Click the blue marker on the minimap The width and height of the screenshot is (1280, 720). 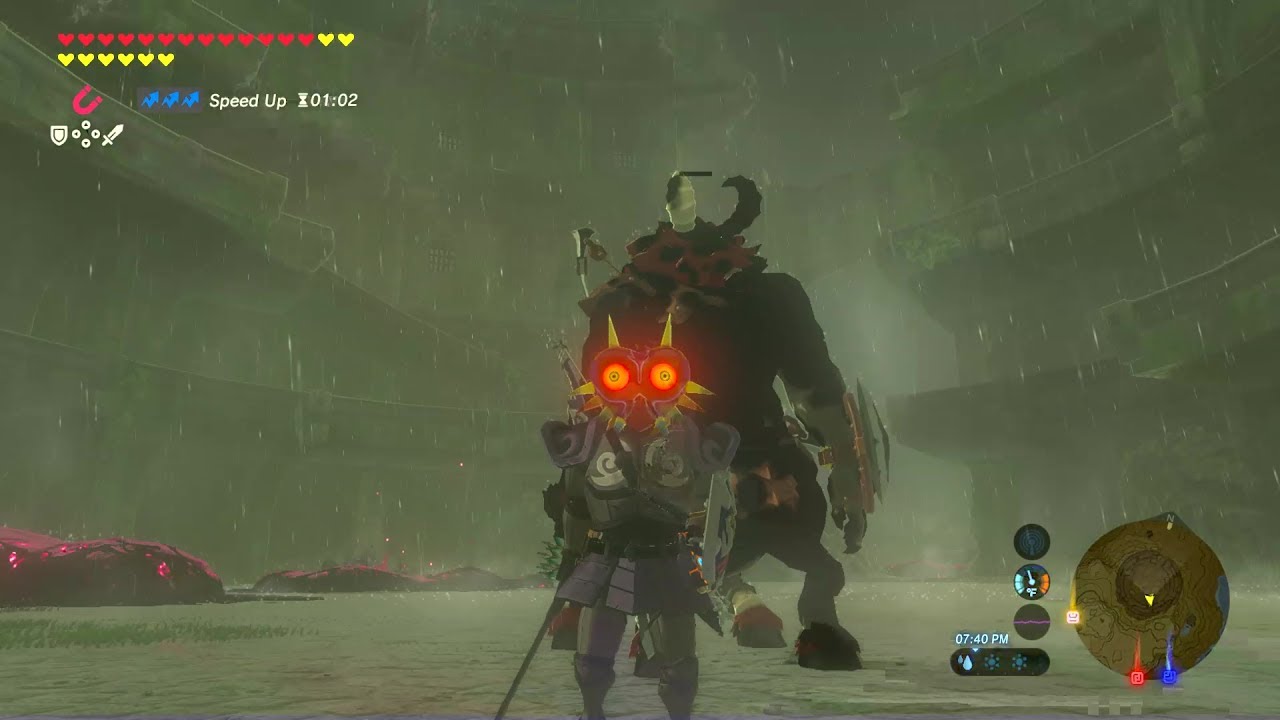[1169, 676]
